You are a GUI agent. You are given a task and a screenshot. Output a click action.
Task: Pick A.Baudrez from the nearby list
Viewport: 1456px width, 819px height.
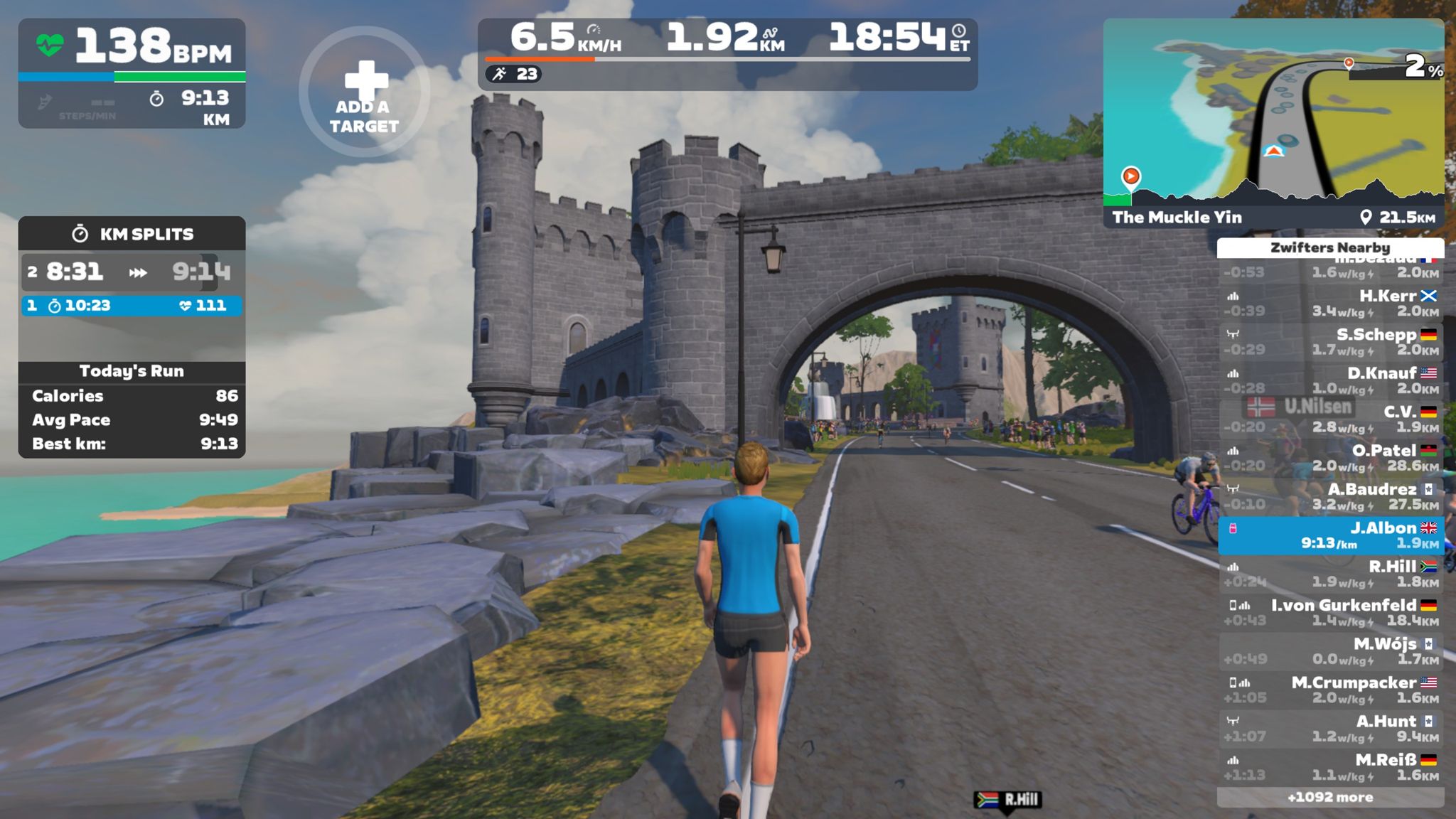1330,496
